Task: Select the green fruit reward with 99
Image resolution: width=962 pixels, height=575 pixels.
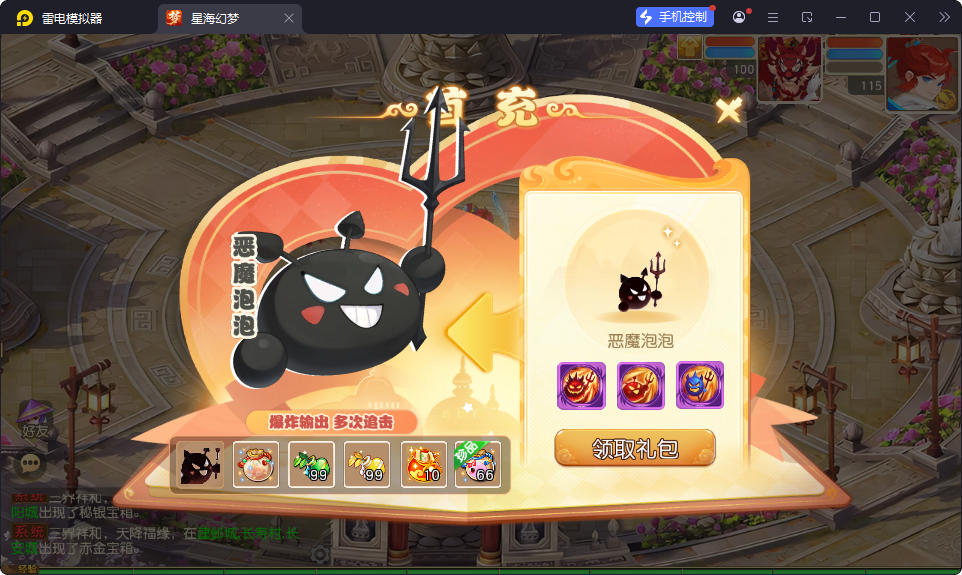Action: click(311, 464)
